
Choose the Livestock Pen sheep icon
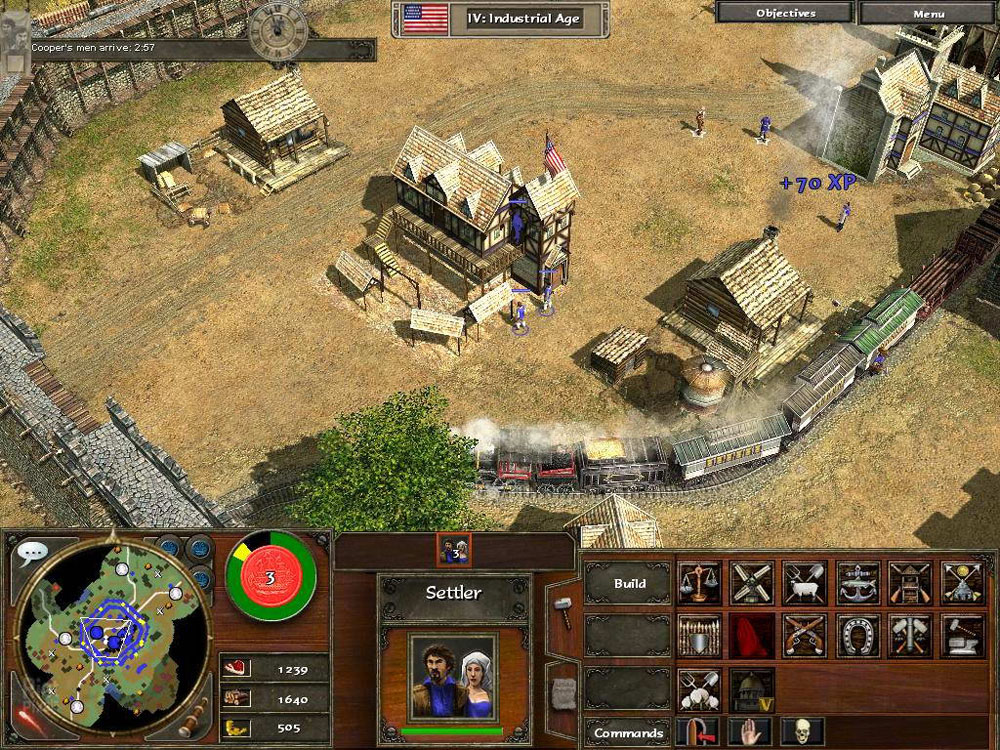(x=805, y=582)
